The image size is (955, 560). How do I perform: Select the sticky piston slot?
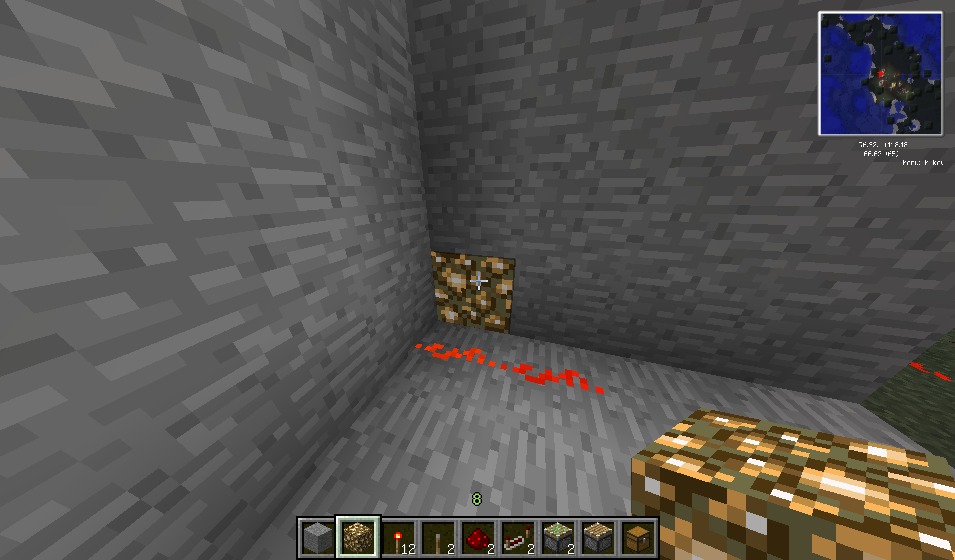(x=558, y=538)
